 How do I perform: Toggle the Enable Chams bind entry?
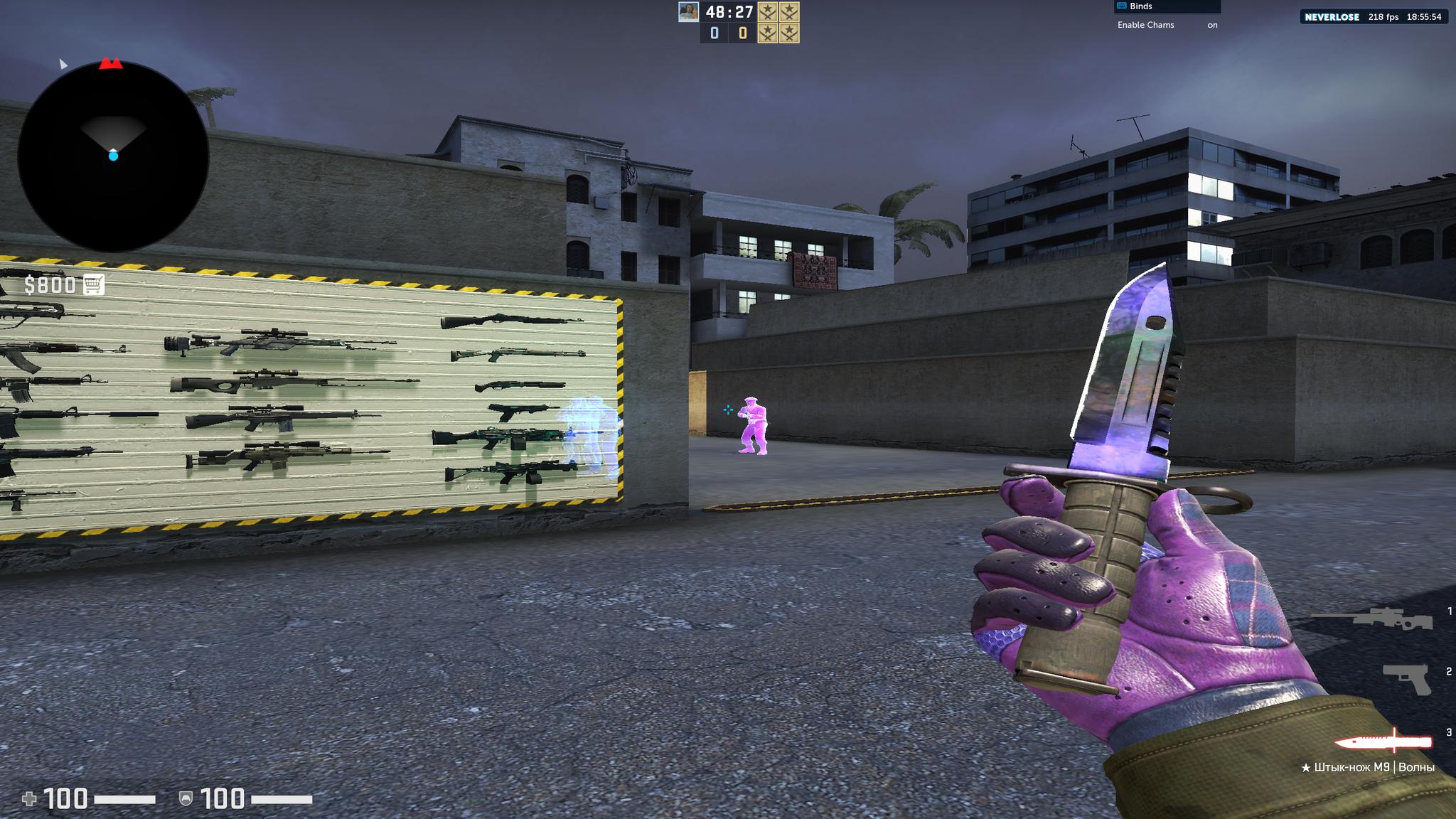1167,25
